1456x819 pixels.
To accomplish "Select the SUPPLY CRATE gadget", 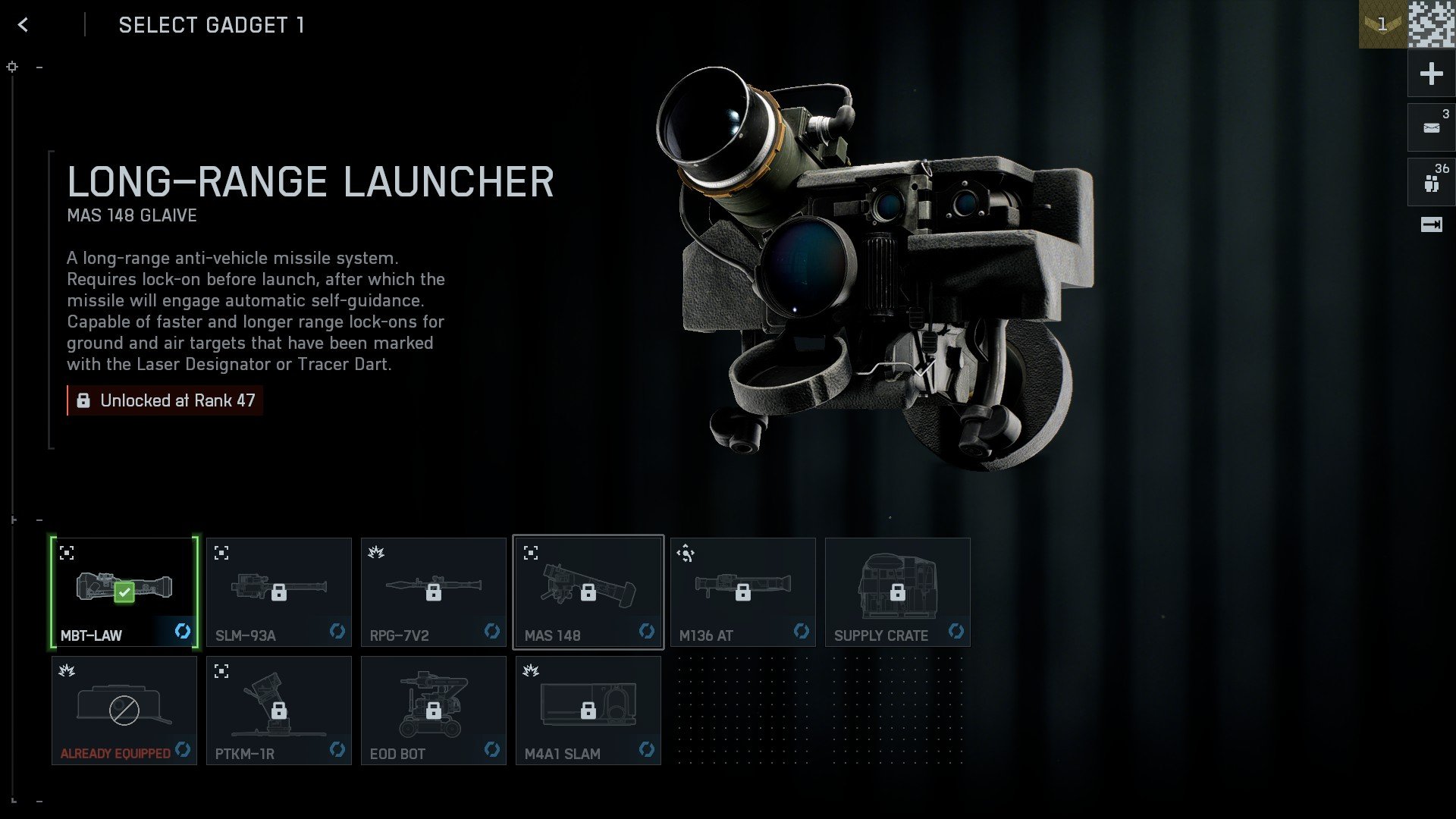I will click(x=898, y=591).
